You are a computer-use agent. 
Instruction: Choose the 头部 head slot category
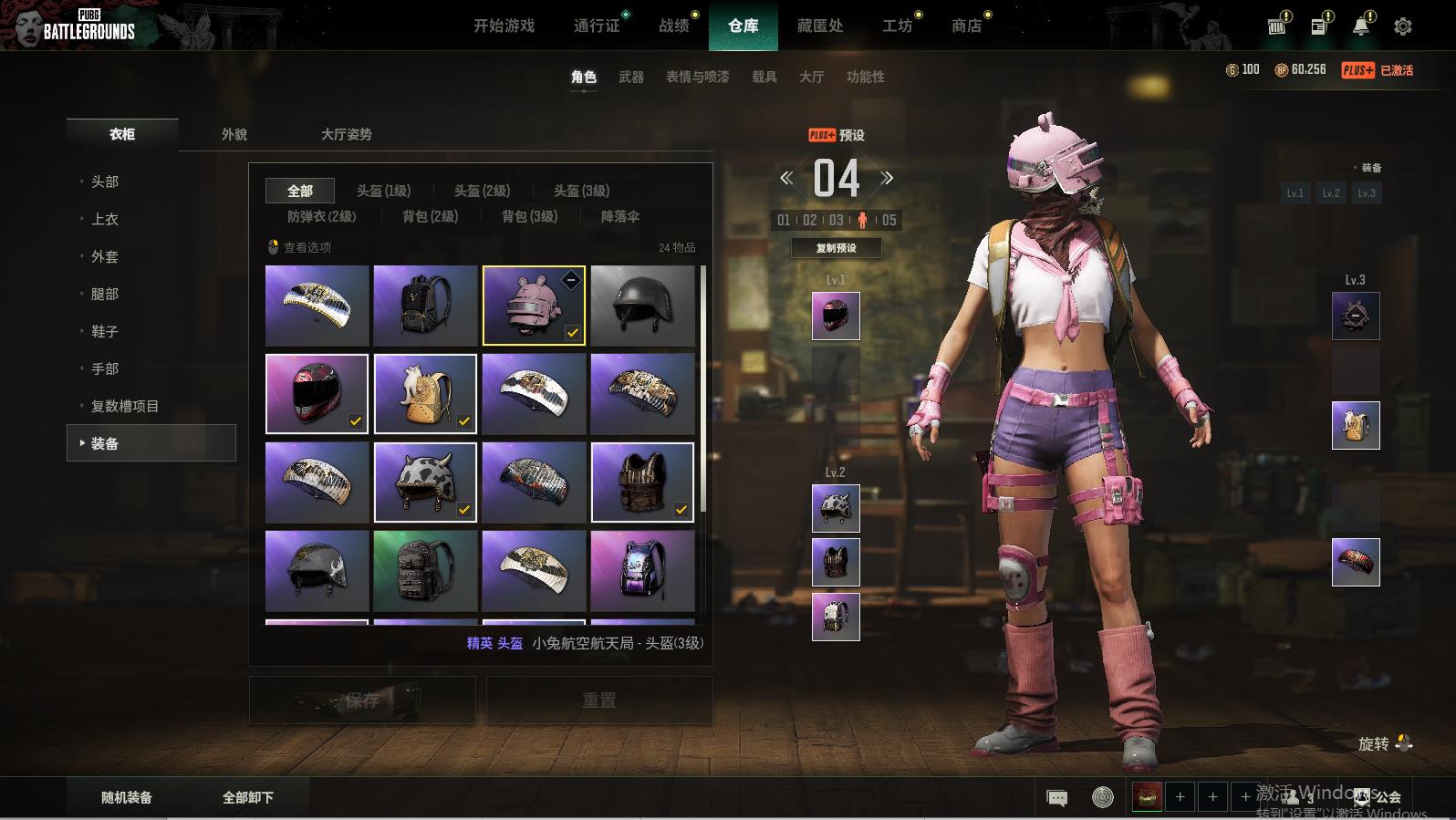point(105,182)
